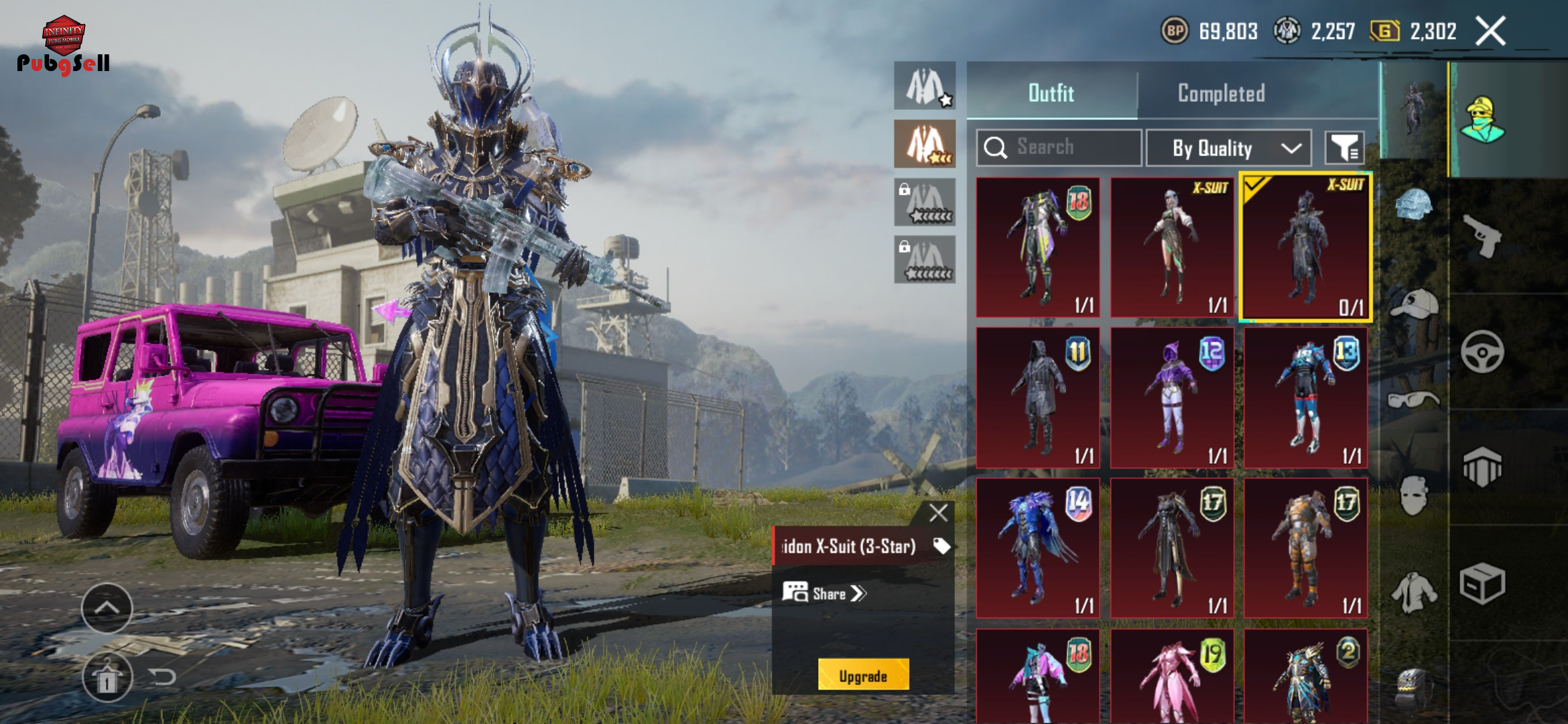The image size is (1568, 724).
Task: Upgrade the X-Suit with yellow button
Action: [863, 676]
